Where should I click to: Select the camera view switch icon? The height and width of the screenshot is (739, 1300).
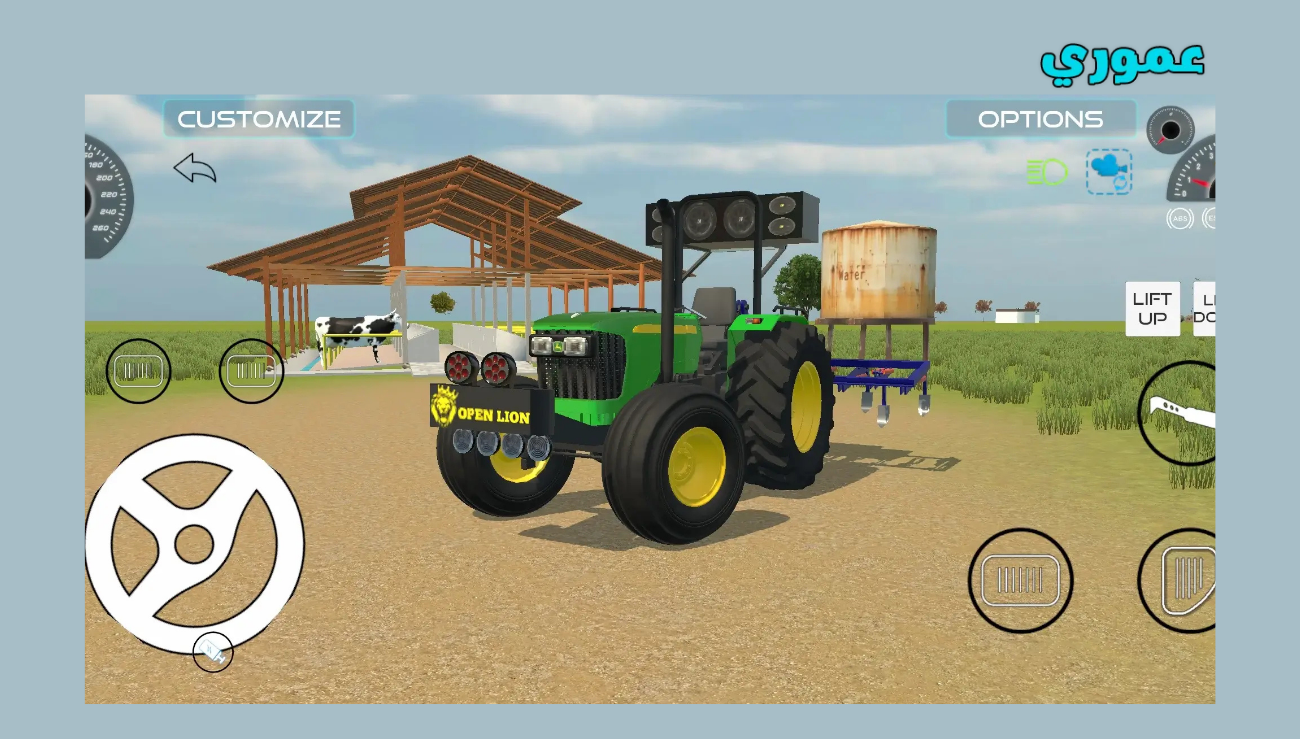pos(1108,171)
